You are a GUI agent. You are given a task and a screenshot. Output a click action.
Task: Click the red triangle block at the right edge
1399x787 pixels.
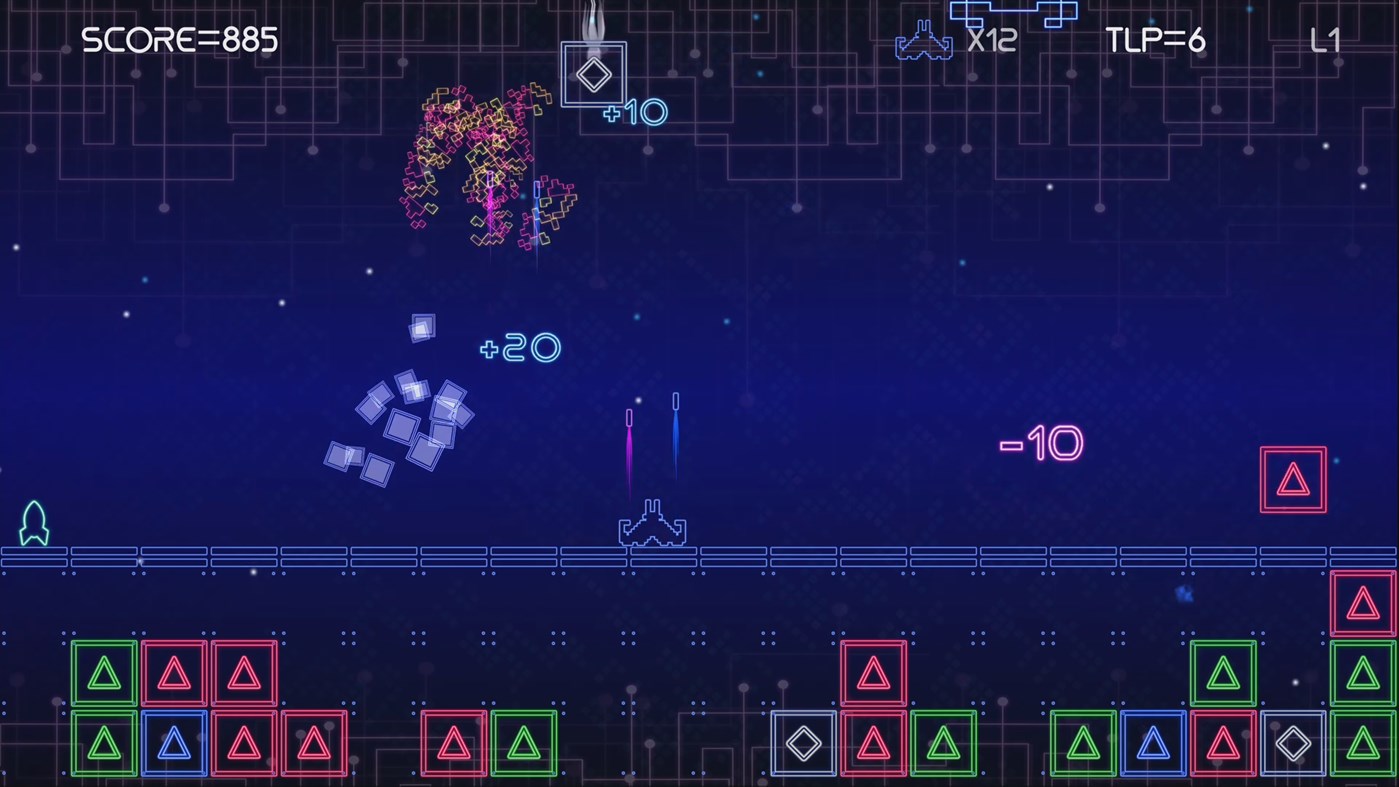coord(1293,477)
